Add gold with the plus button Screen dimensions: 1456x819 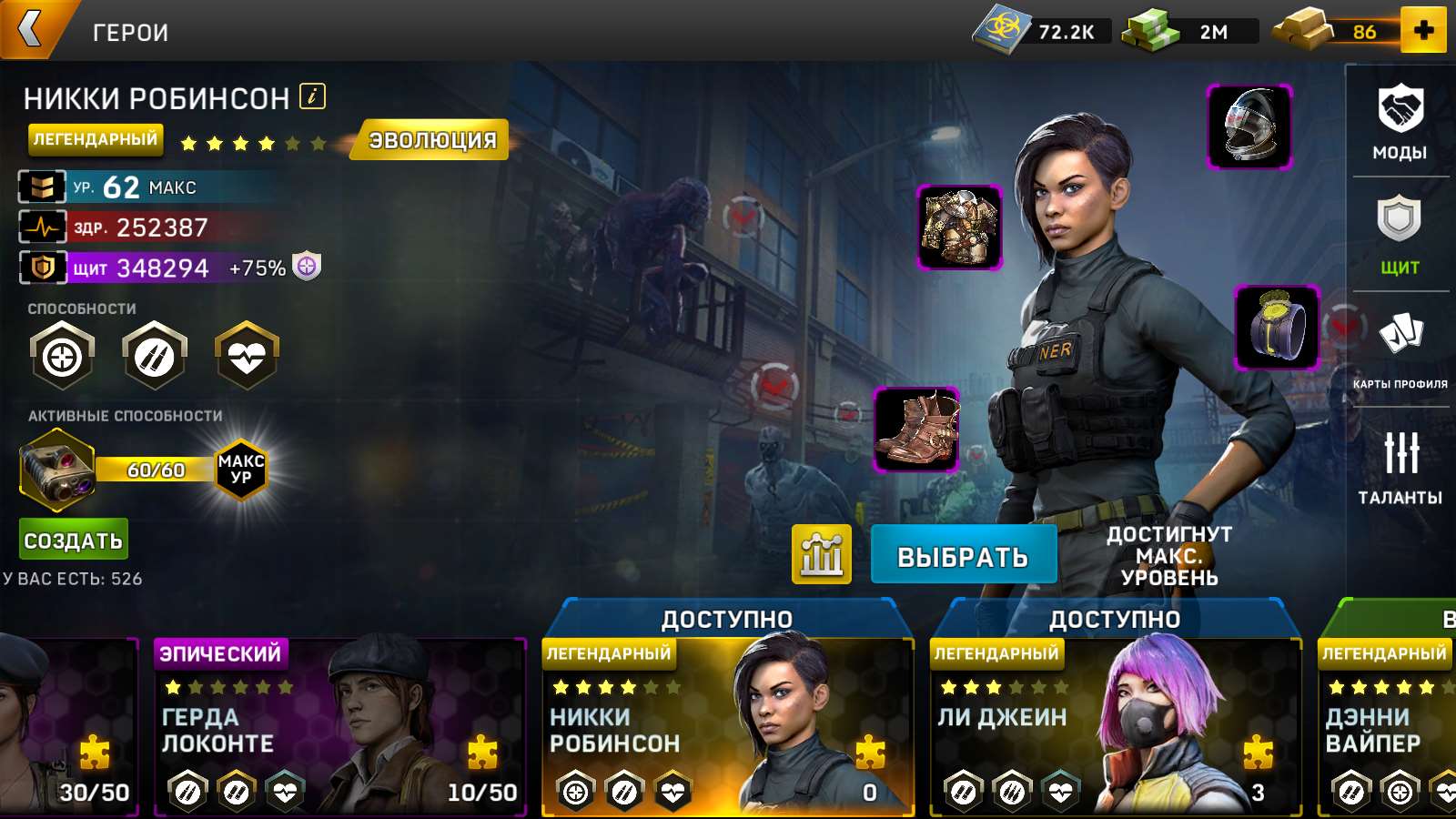(x=1423, y=30)
